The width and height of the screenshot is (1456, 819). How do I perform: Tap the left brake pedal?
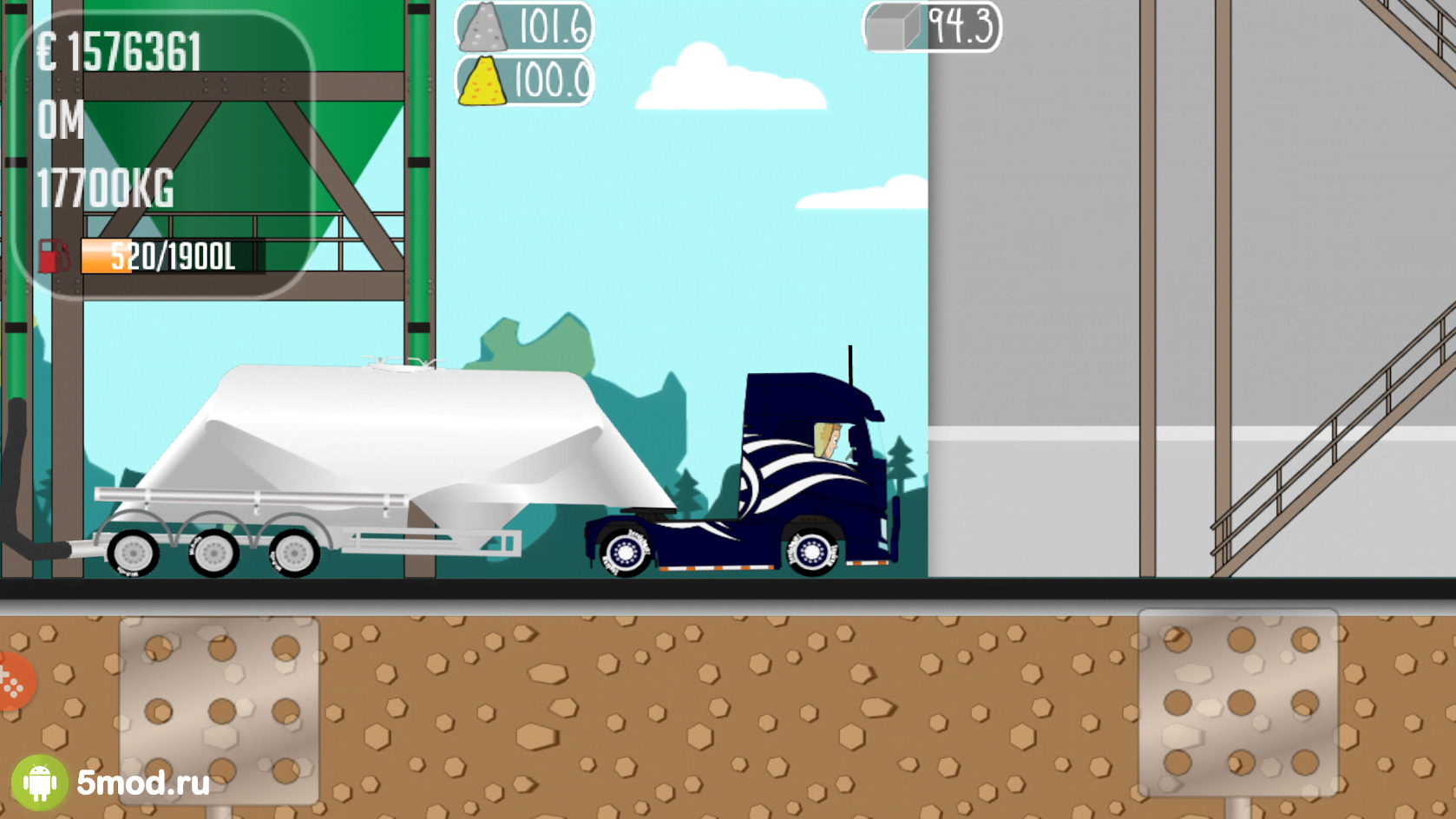pos(219,710)
